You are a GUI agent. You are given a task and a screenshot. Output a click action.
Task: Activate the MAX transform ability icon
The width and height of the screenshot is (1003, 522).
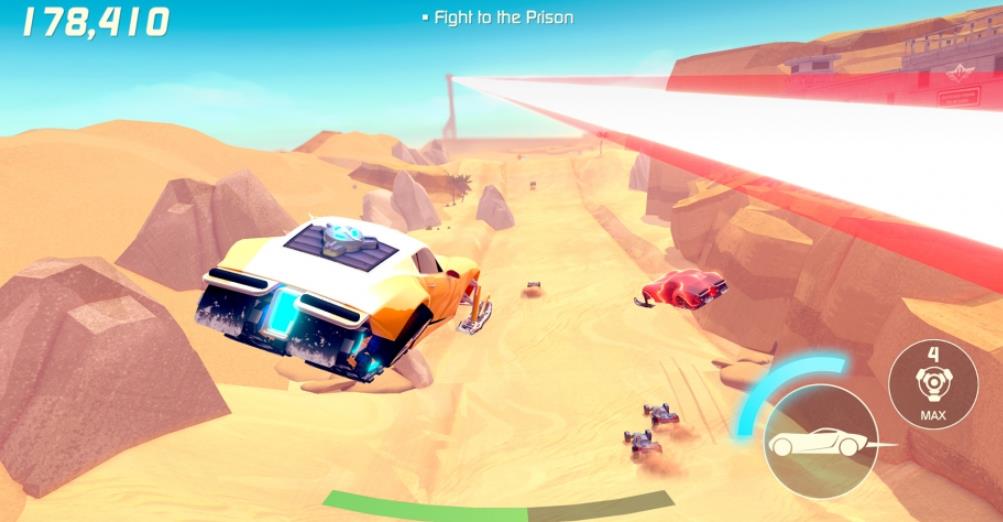click(932, 385)
